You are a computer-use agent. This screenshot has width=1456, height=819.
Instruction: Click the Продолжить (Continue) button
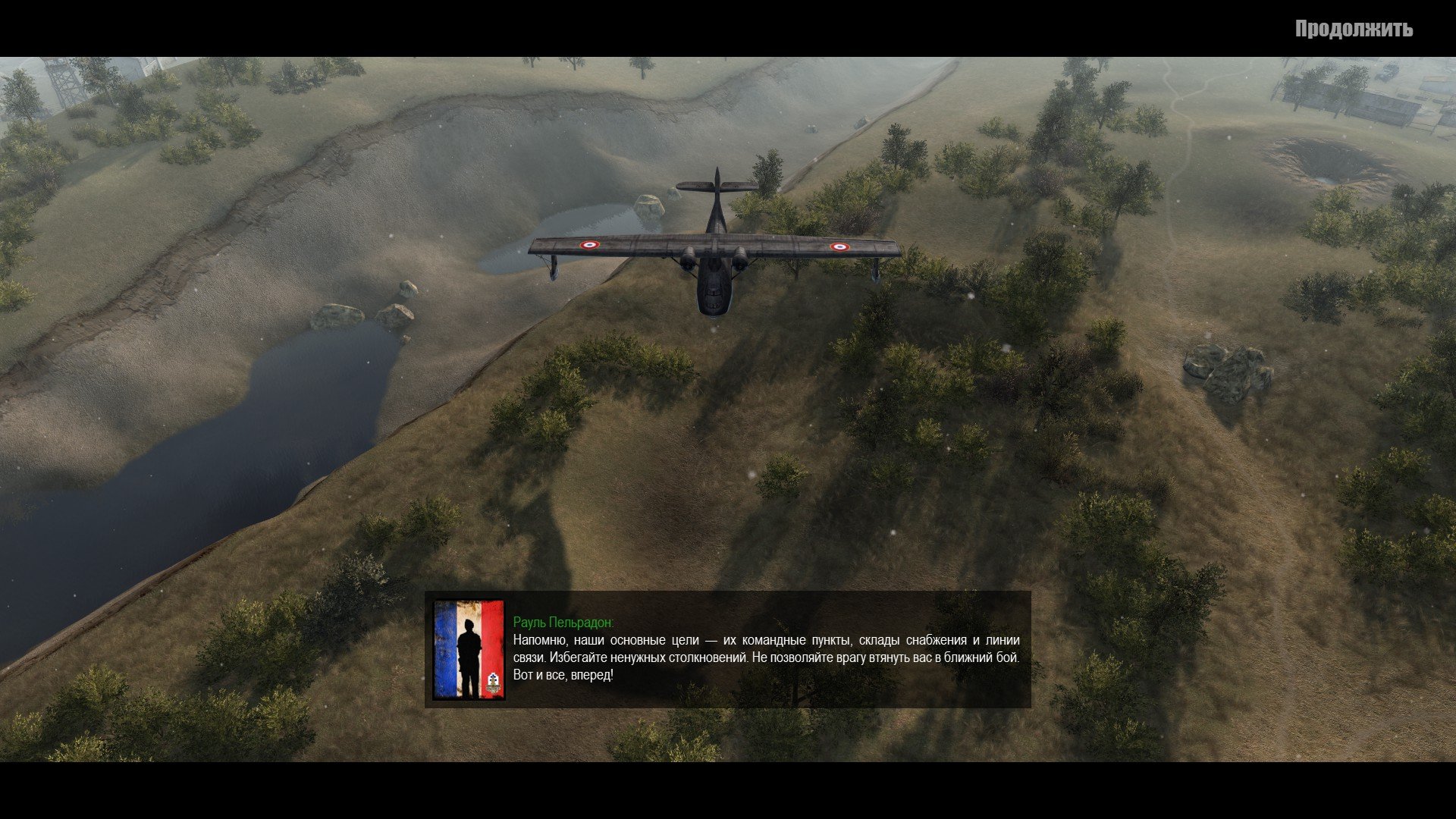click(x=1354, y=30)
